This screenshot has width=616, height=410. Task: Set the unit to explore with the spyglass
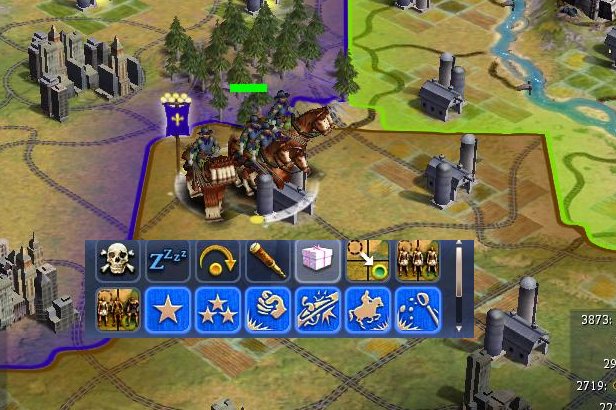[x=266, y=260]
